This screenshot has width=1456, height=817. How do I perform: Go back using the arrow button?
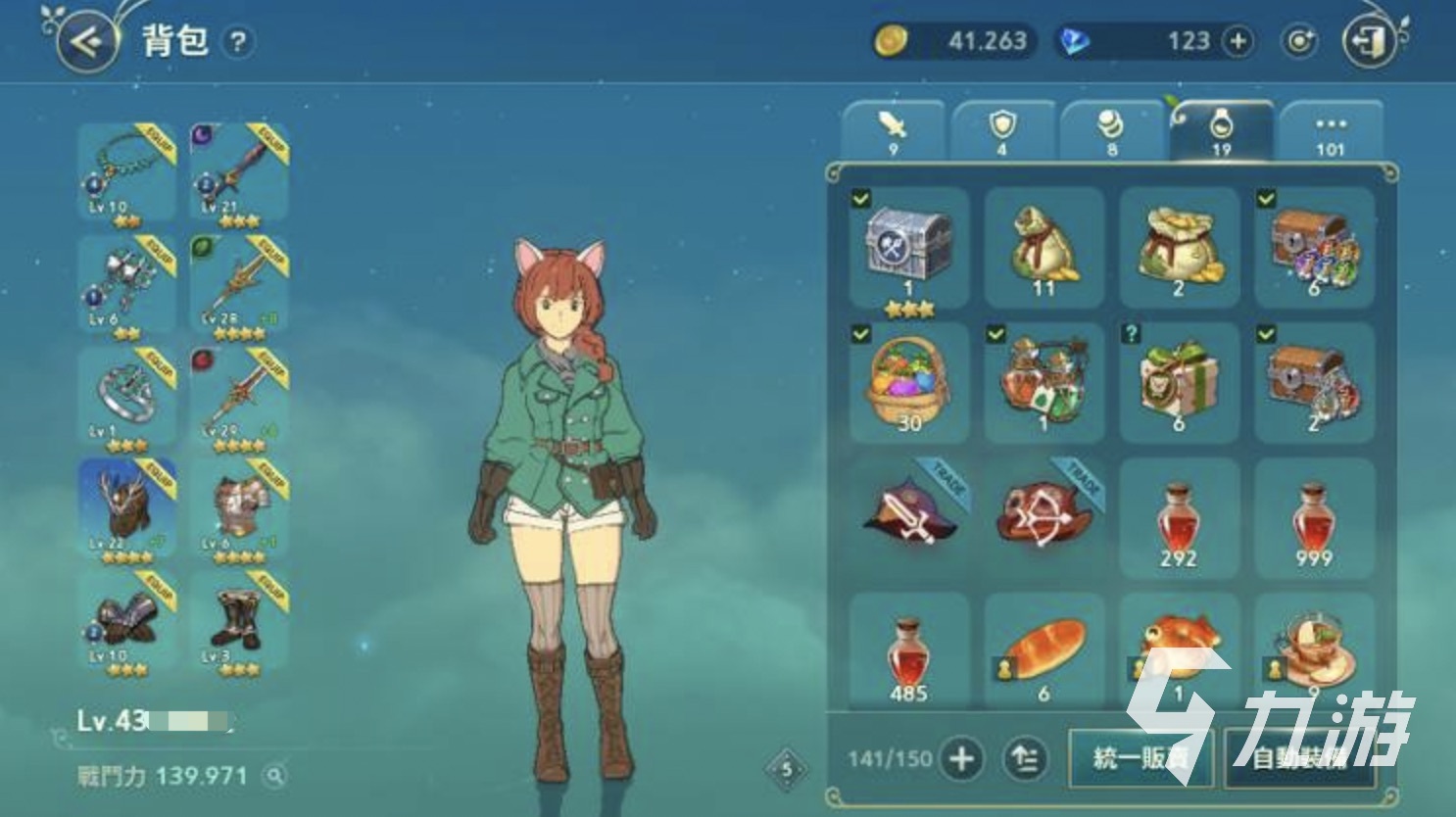click(86, 41)
